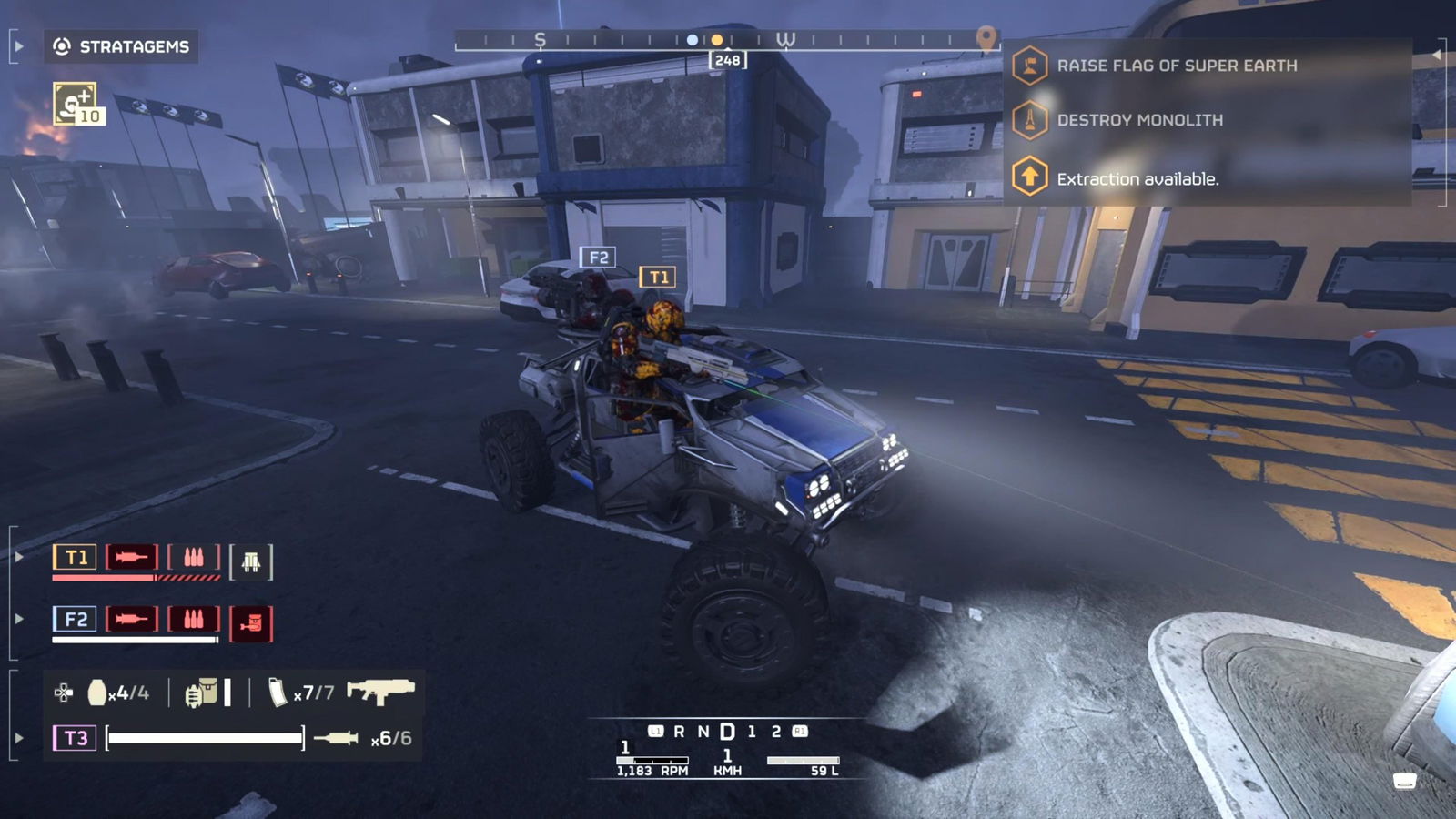Click the grenade slot icon
This screenshot has width=1456, height=819.
[96, 693]
